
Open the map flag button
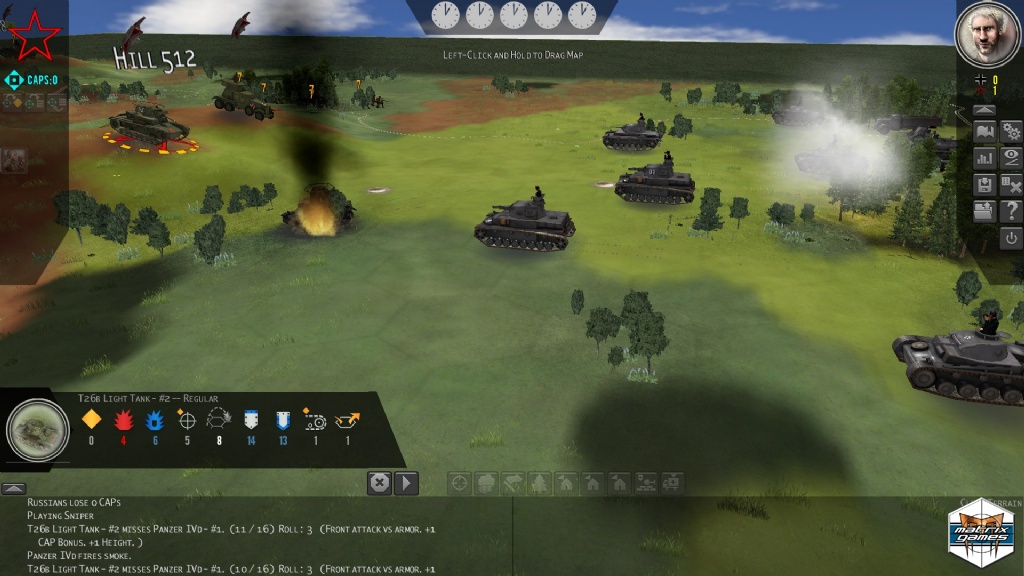click(984, 132)
